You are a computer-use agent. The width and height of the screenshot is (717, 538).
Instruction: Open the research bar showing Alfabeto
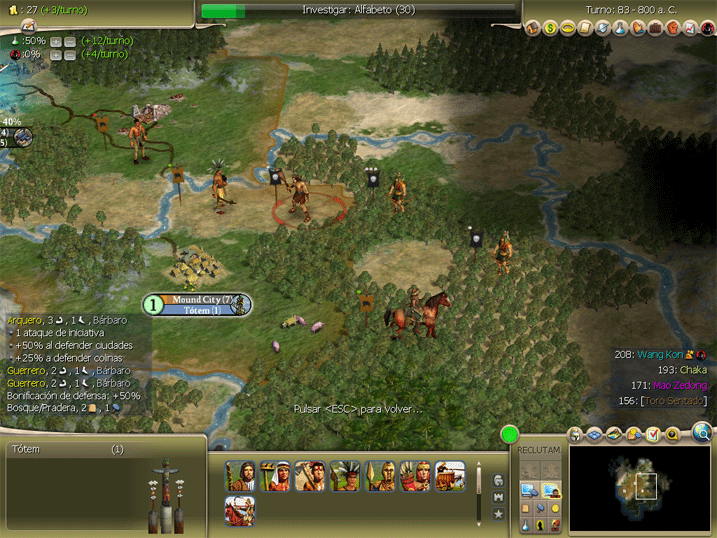[360, 10]
